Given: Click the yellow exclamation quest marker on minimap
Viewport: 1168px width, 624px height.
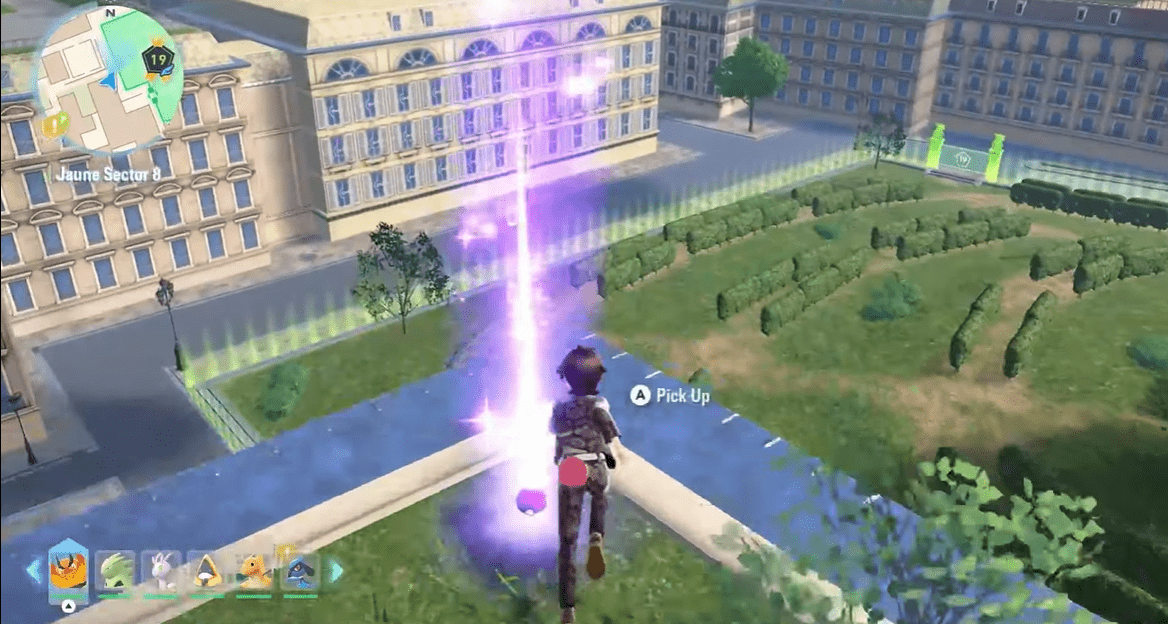Looking at the screenshot, I should [x=59, y=123].
